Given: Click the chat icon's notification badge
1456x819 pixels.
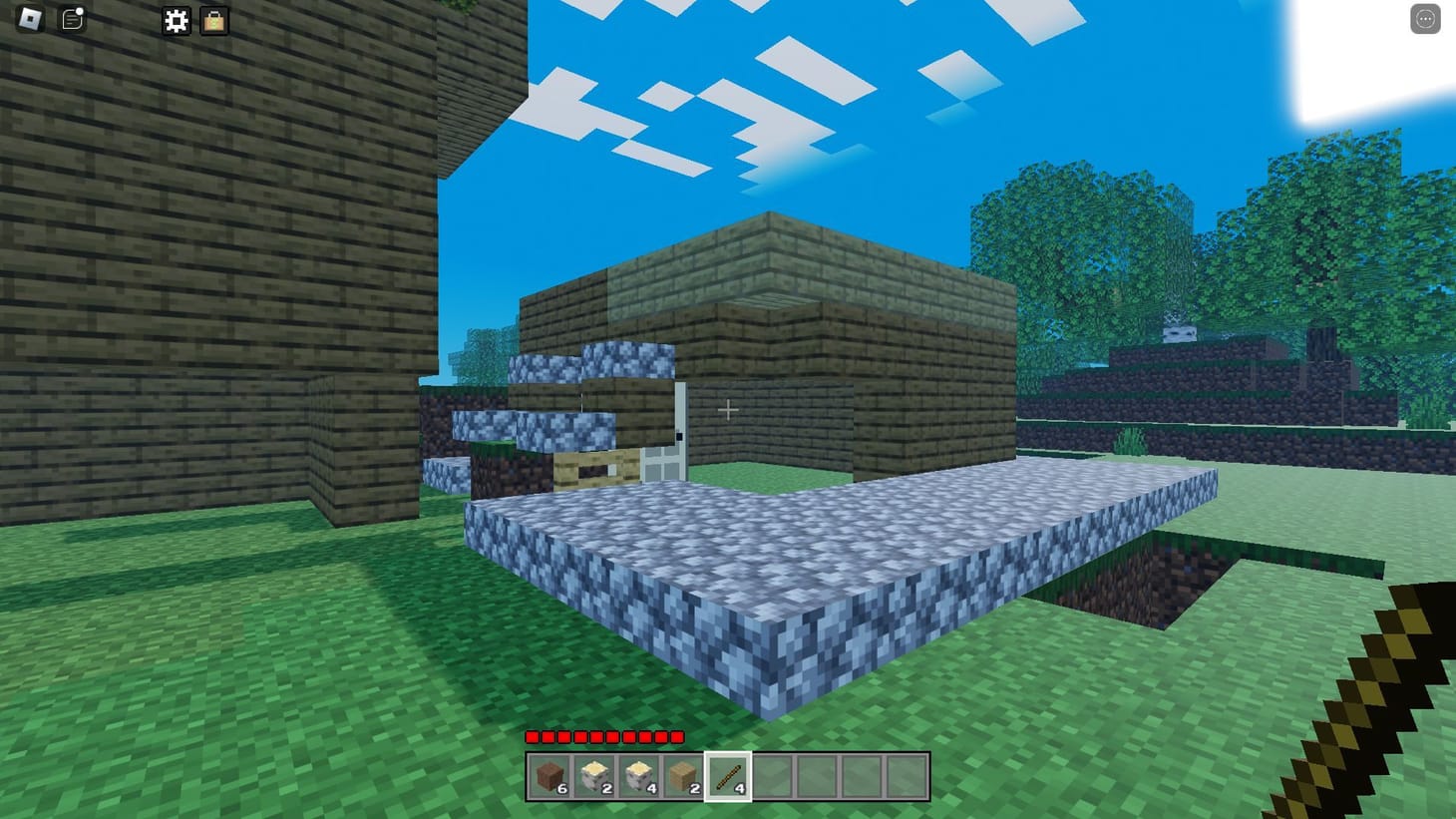Looking at the screenshot, I should click(x=80, y=9).
